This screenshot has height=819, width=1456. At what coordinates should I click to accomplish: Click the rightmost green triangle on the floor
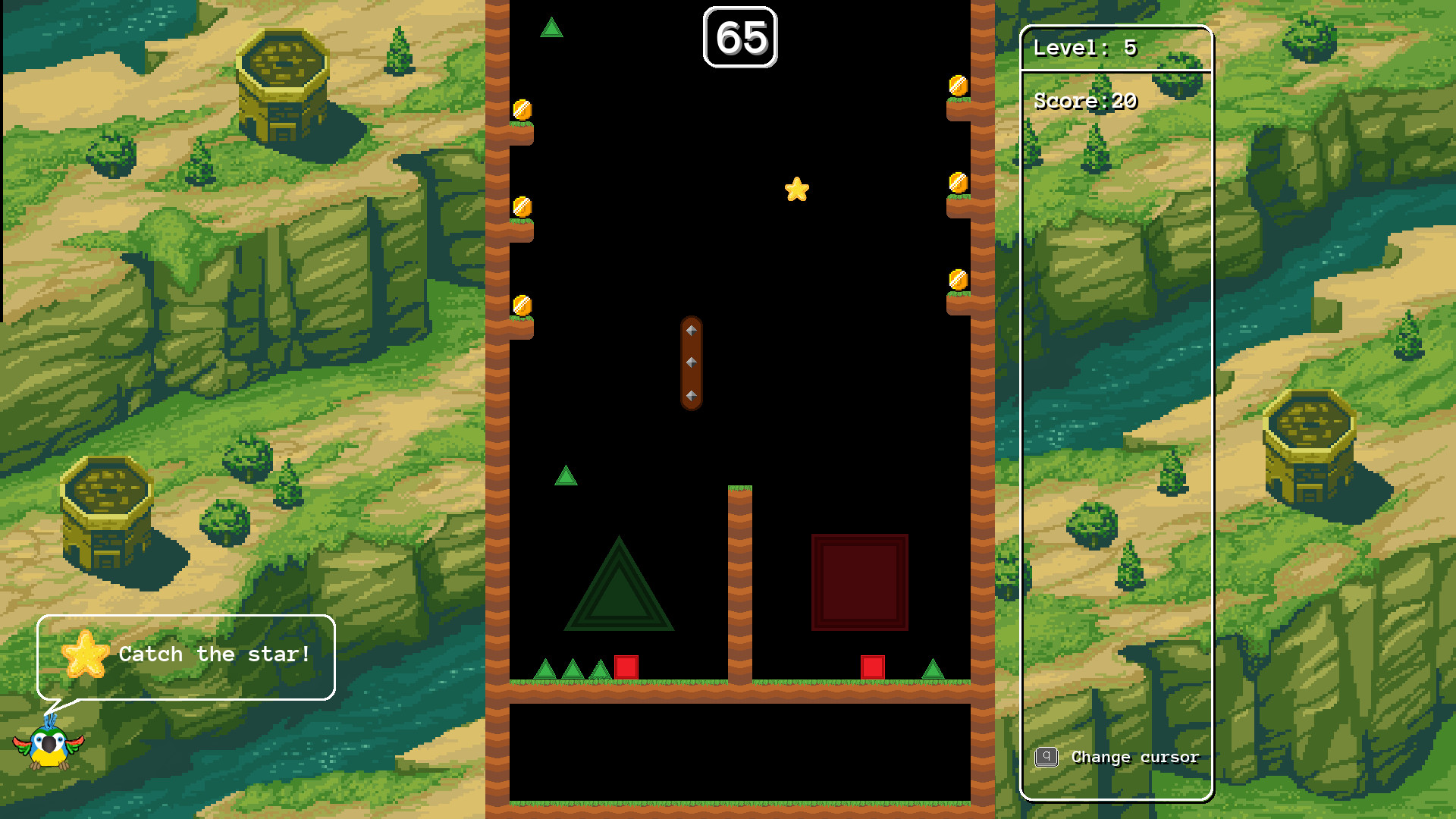[x=934, y=670]
